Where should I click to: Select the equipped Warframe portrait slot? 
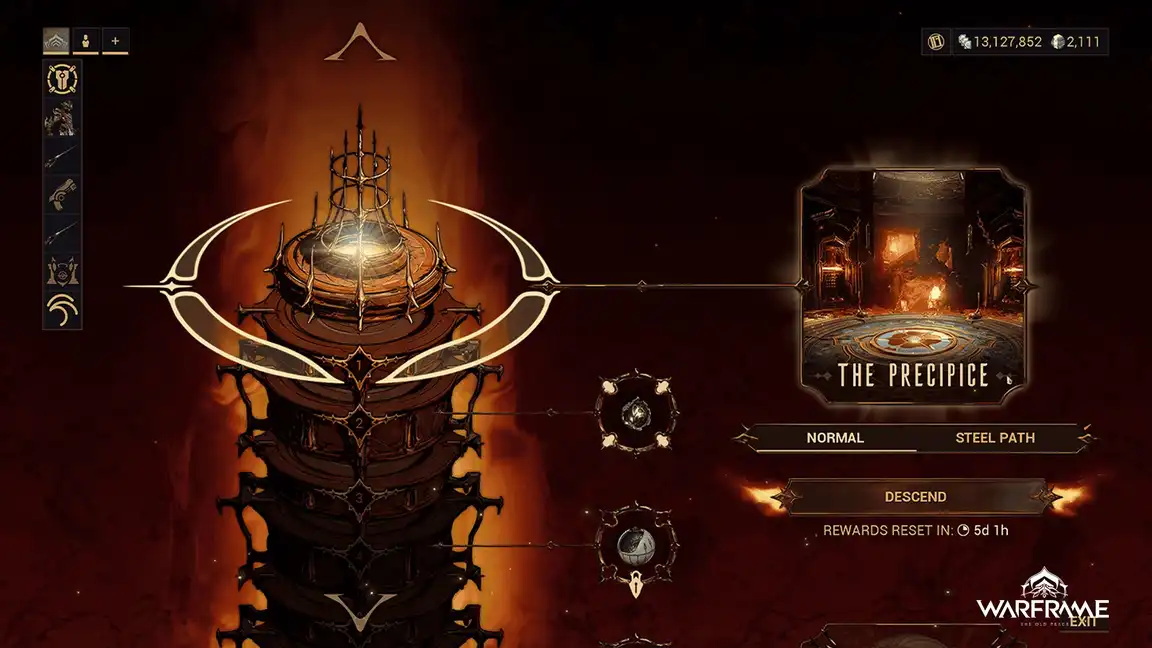[x=63, y=119]
